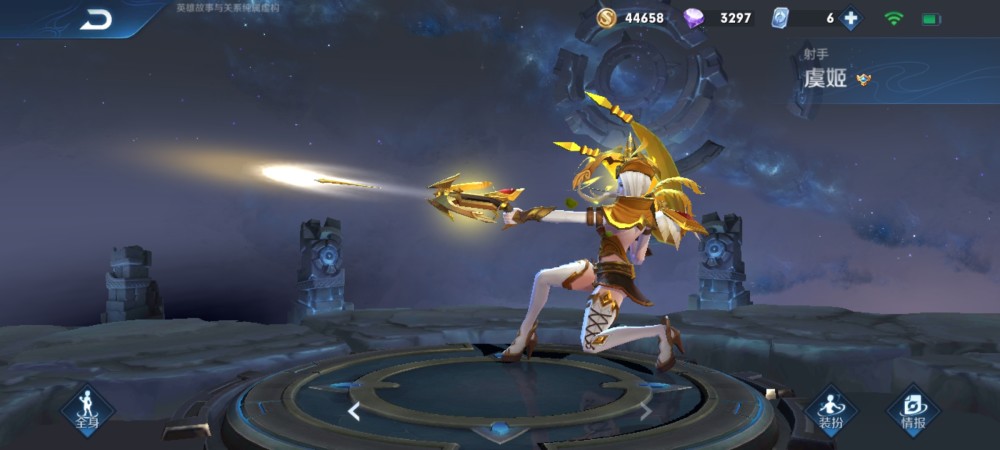Open the 装扮 skins menu
Screen dimensions: 1000x450
point(831,410)
